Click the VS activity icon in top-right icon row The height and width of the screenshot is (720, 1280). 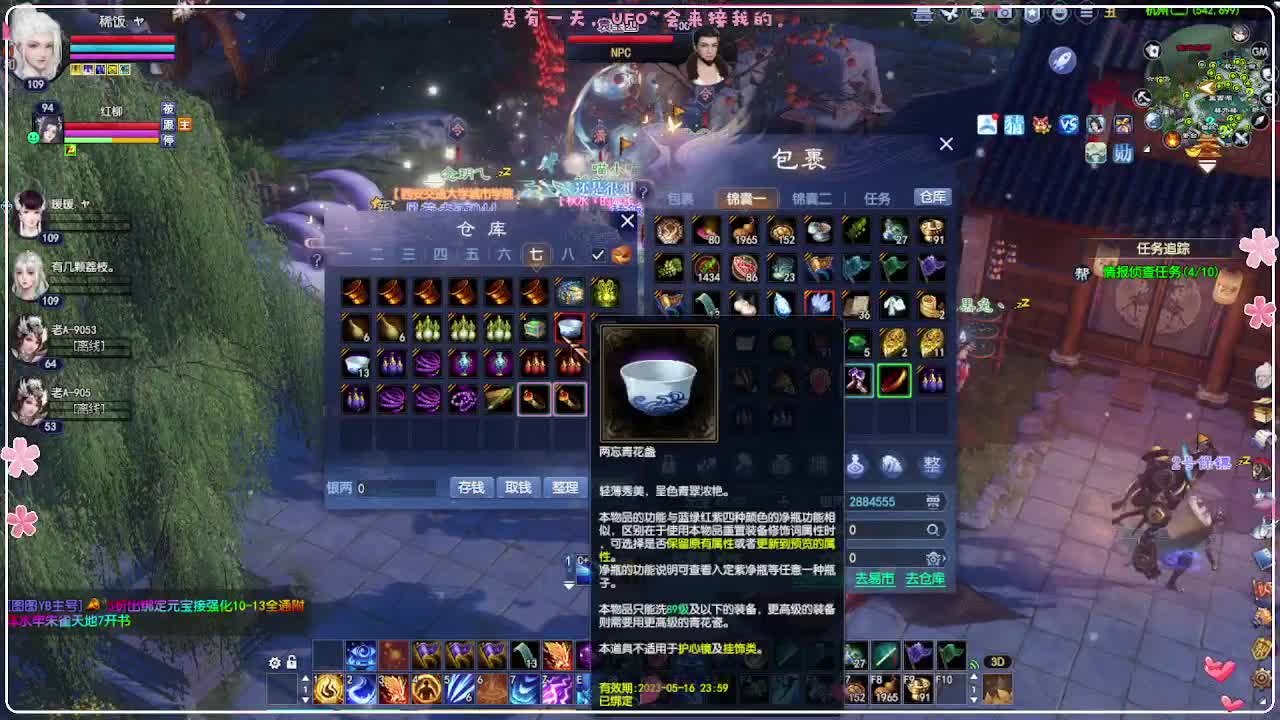click(x=1069, y=123)
